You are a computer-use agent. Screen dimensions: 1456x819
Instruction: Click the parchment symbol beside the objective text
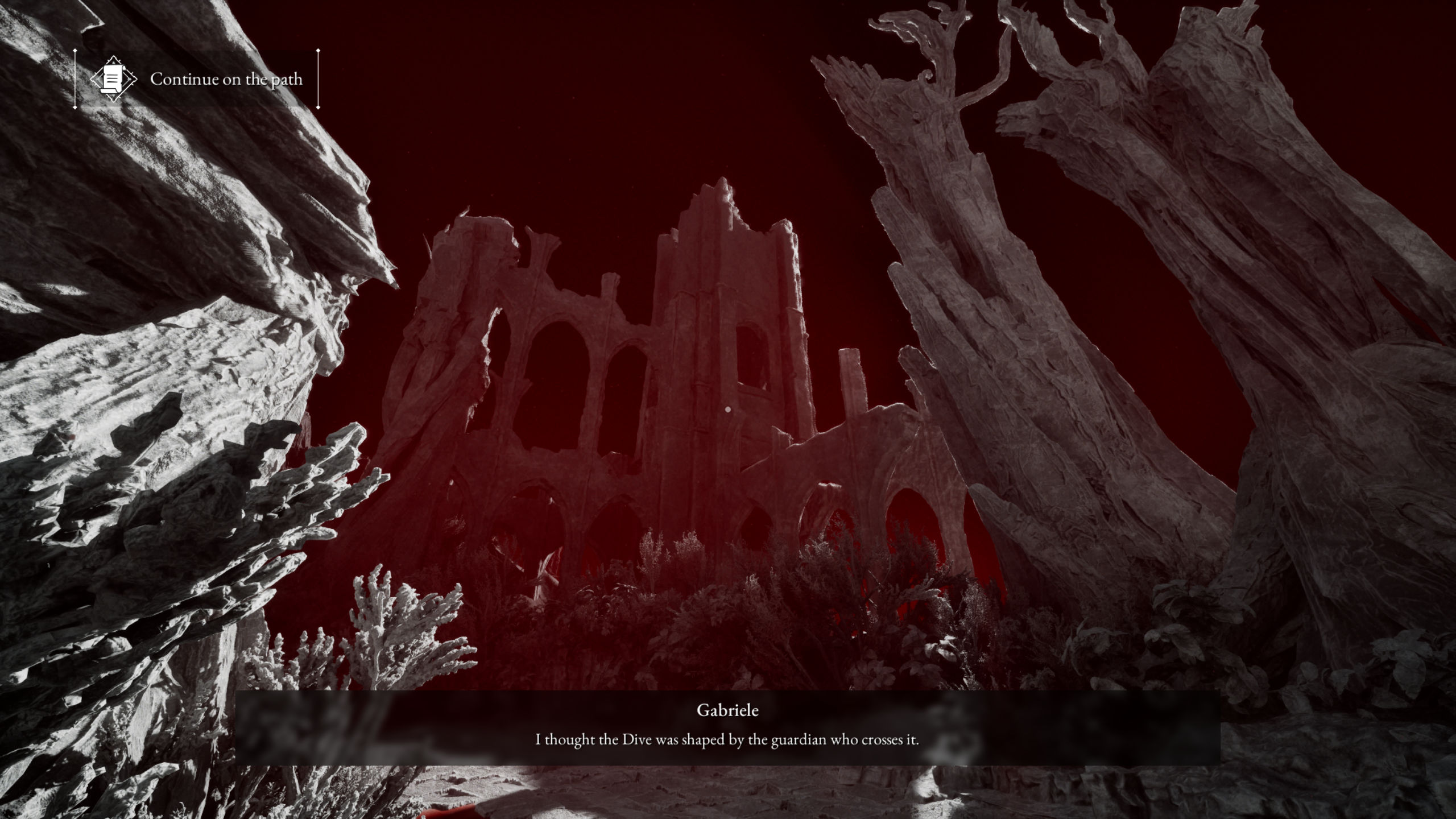[114, 79]
